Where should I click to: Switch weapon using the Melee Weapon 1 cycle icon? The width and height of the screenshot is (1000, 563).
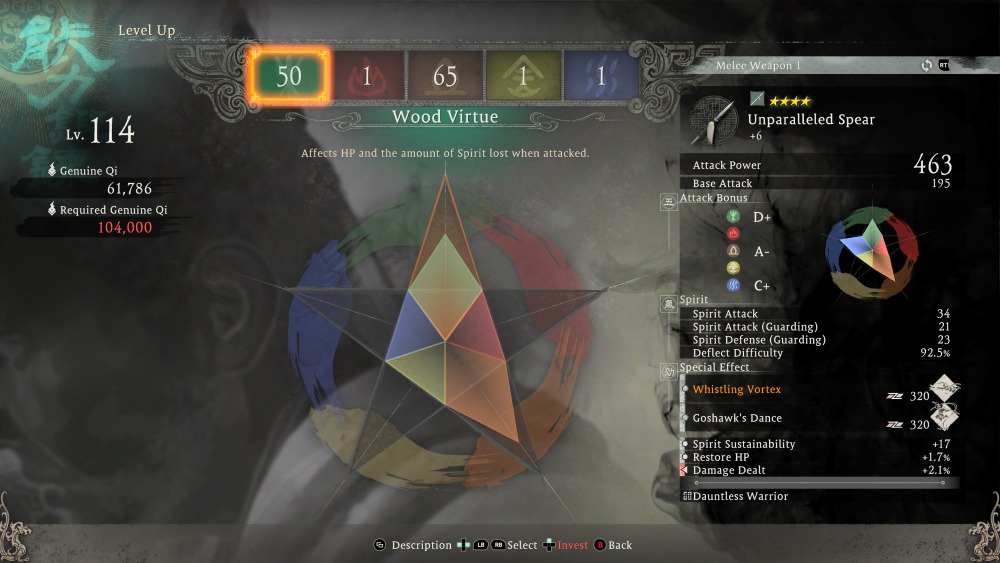(x=927, y=66)
